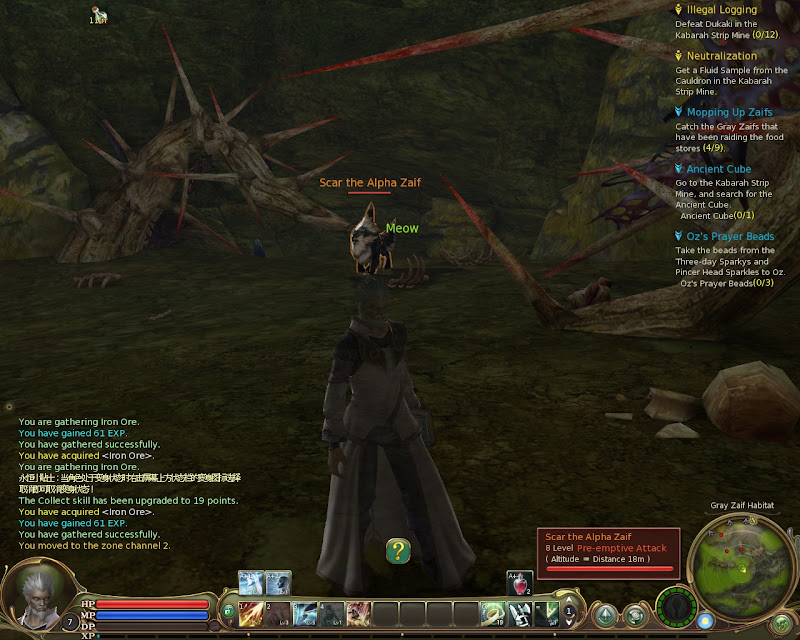Image resolution: width=800 pixels, height=640 pixels.
Task: Open the Mopping Up Zaifs quest
Action: (x=729, y=113)
